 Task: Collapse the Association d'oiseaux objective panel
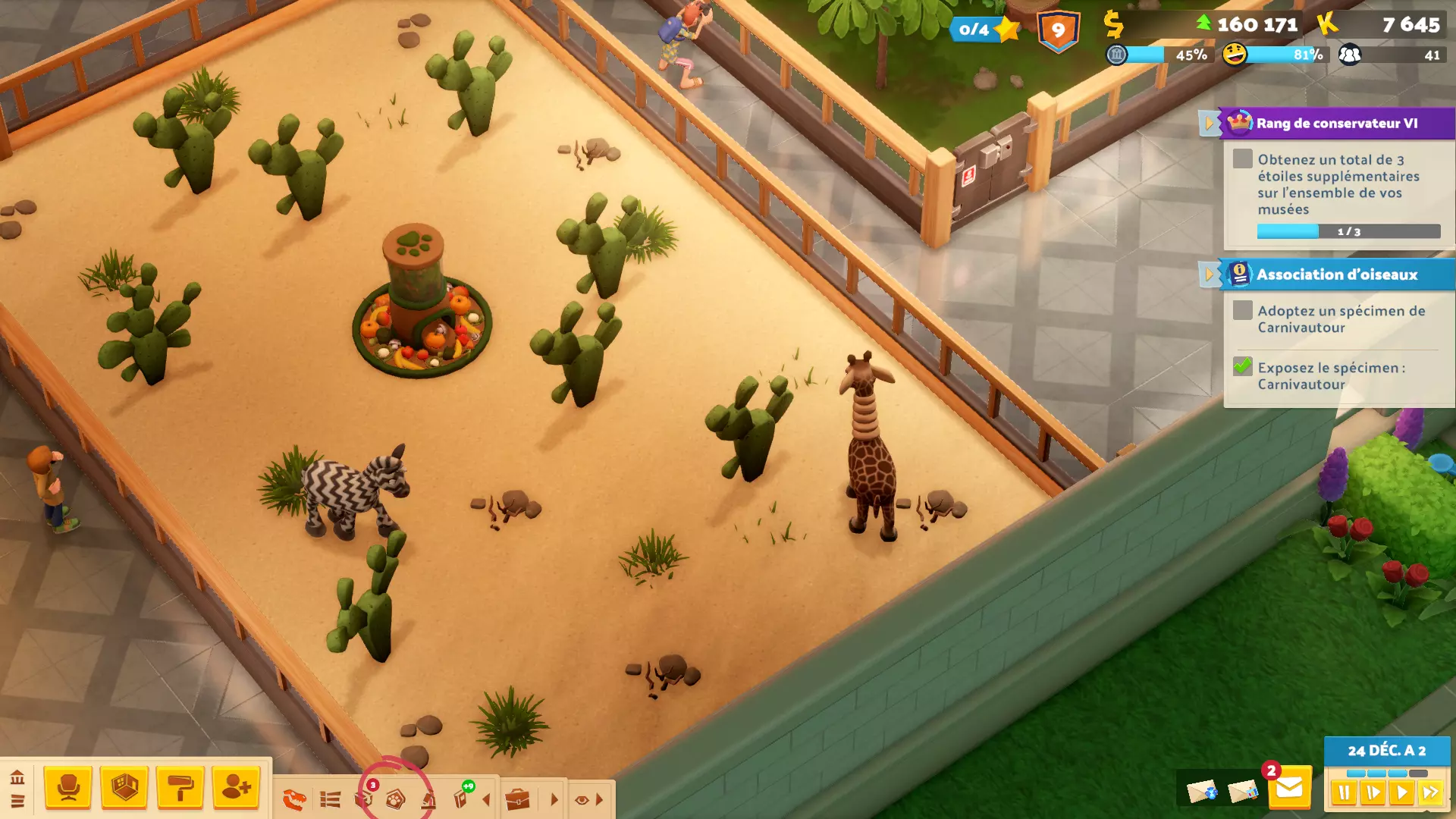coord(1208,275)
